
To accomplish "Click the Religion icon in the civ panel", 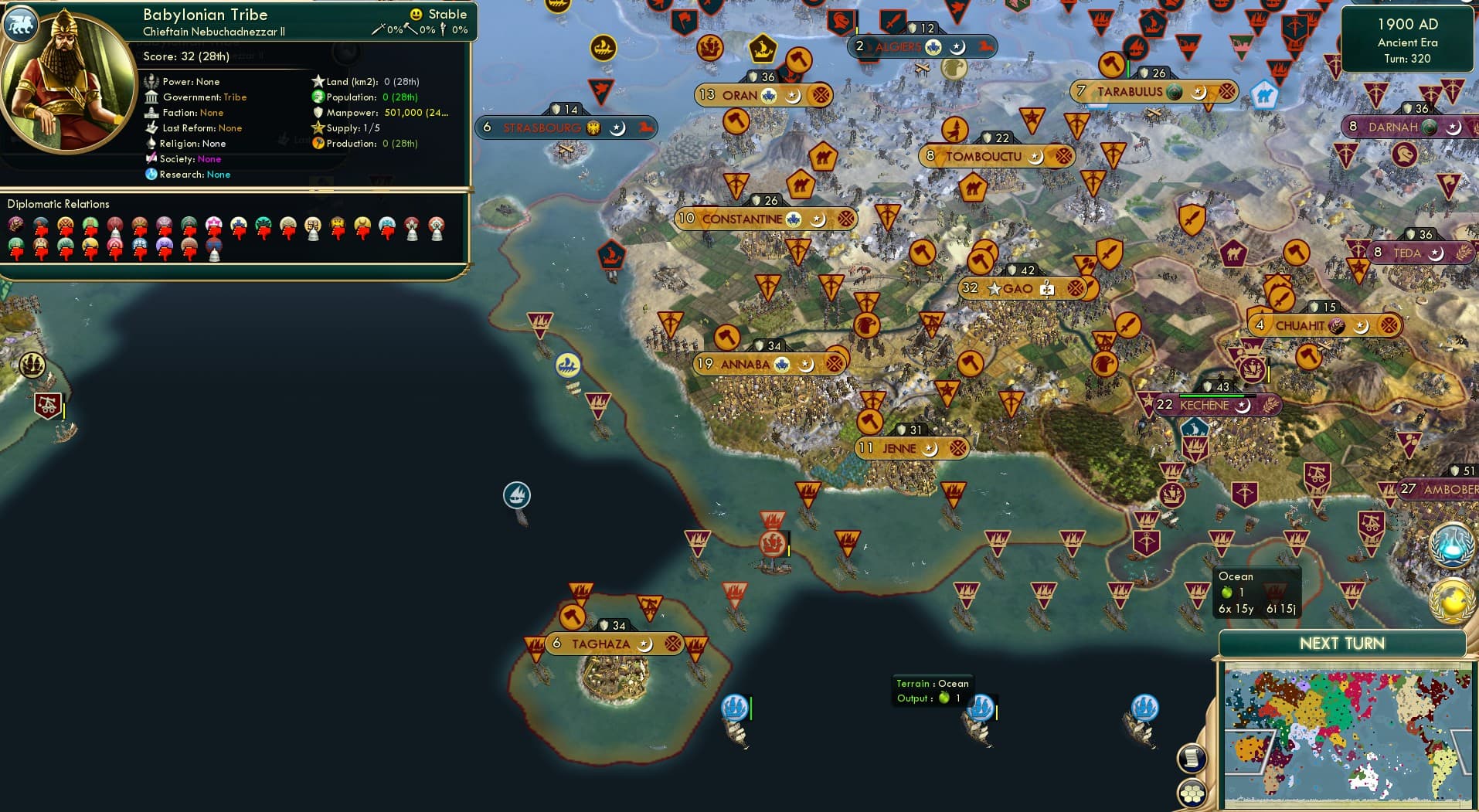I will tap(151, 144).
